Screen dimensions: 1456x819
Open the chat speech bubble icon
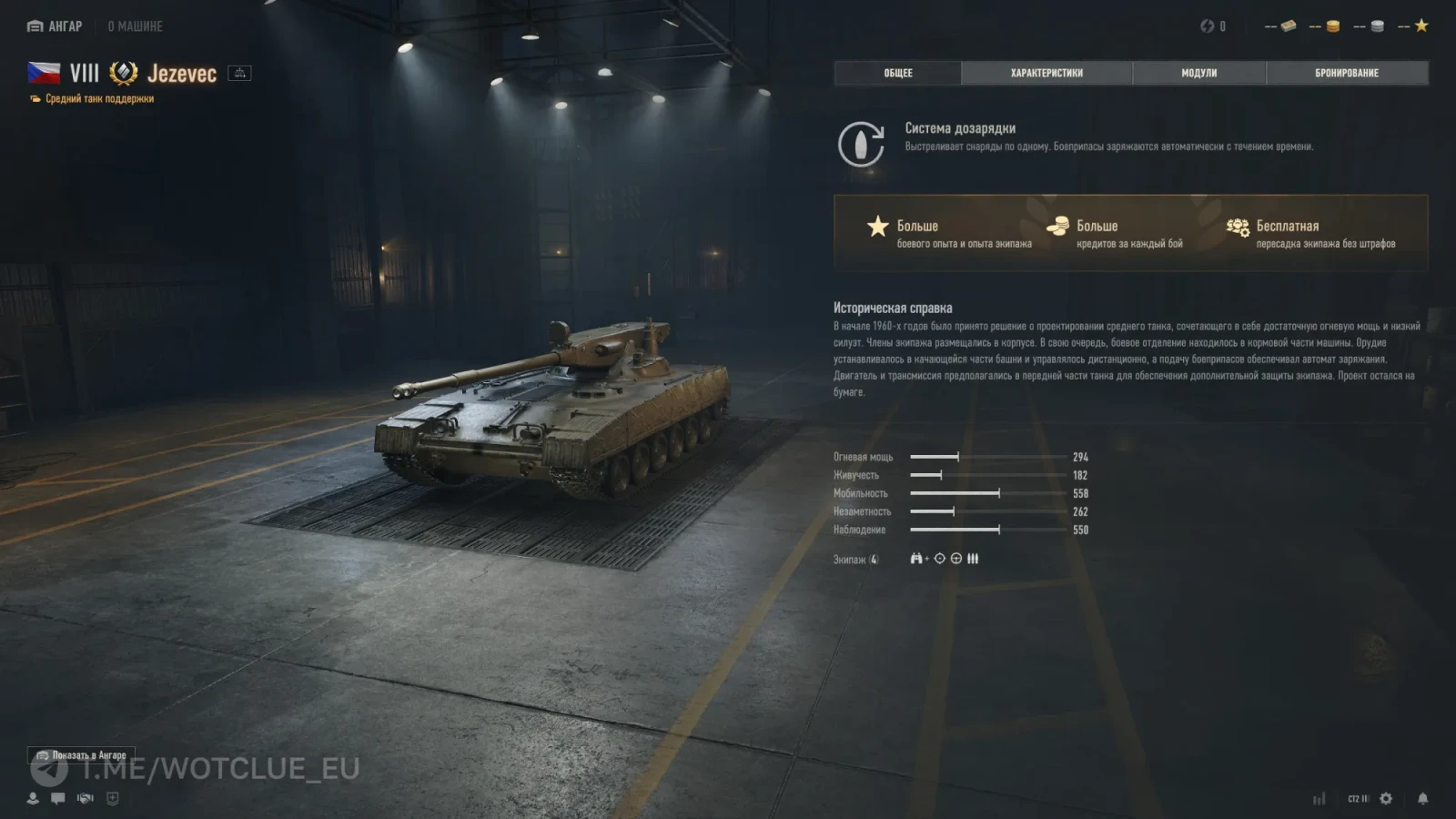[x=58, y=798]
